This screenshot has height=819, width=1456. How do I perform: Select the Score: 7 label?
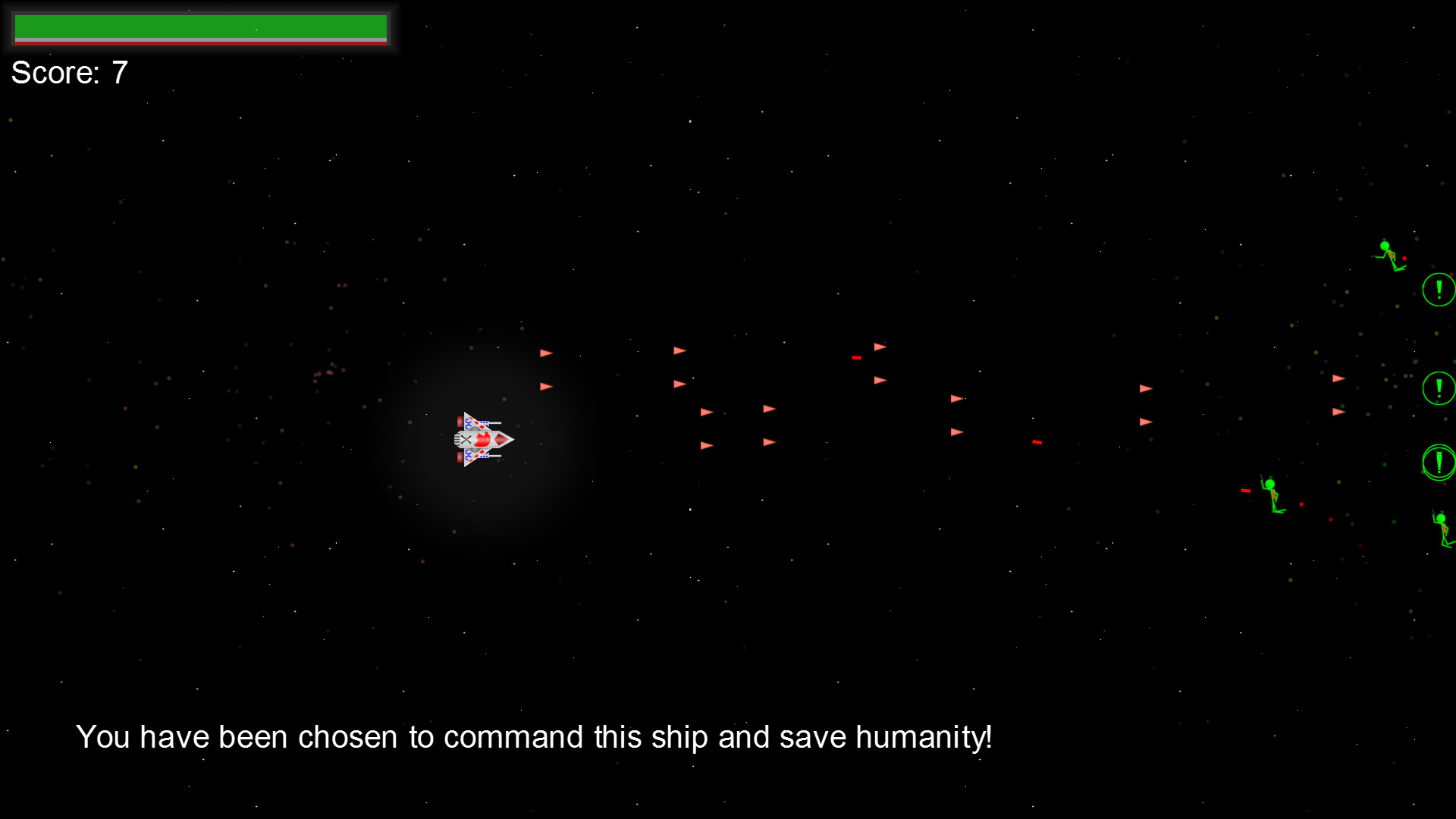[68, 73]
